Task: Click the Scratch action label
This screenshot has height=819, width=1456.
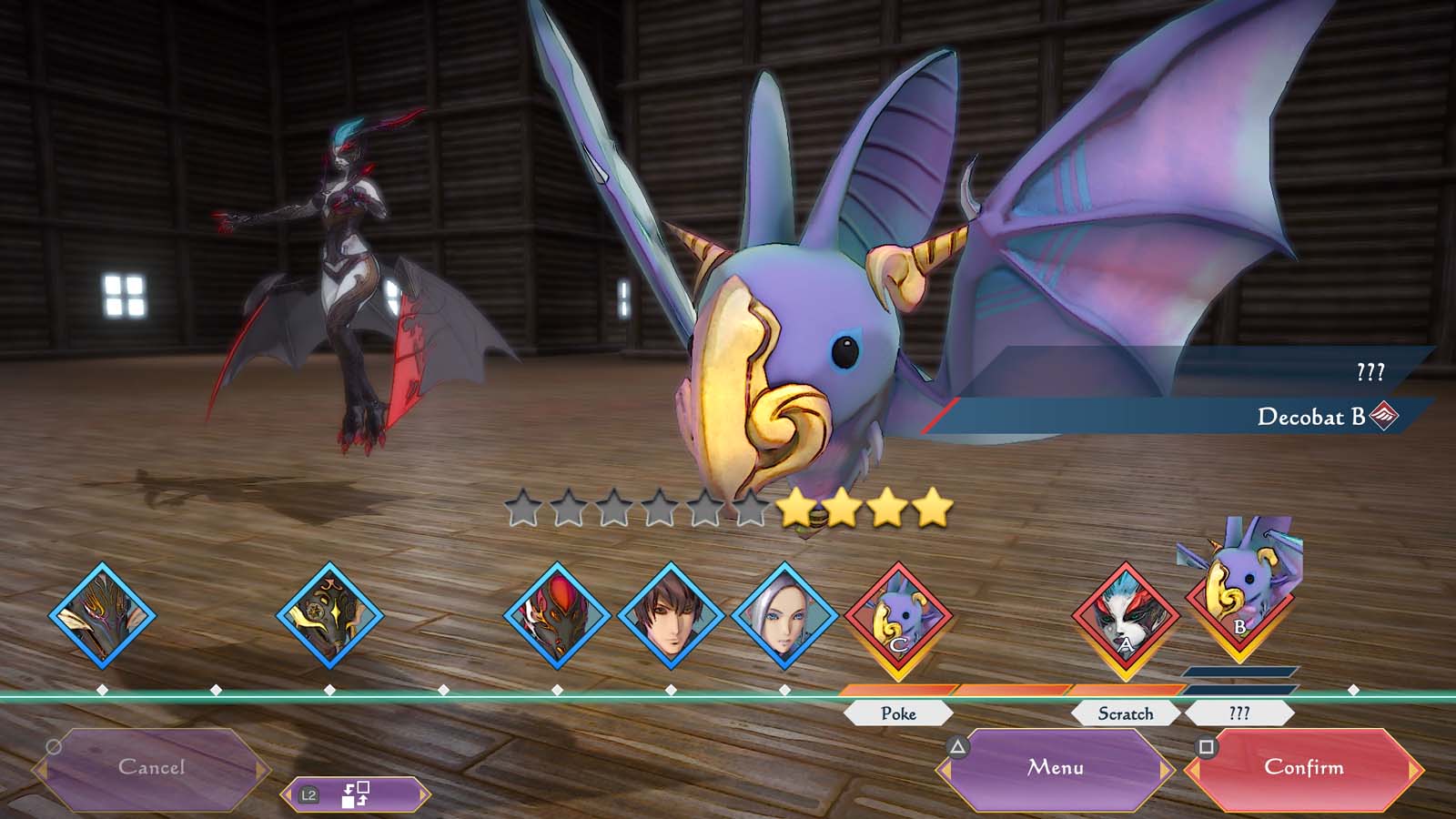Action: pyautogui.click(x=1126, y=713)
